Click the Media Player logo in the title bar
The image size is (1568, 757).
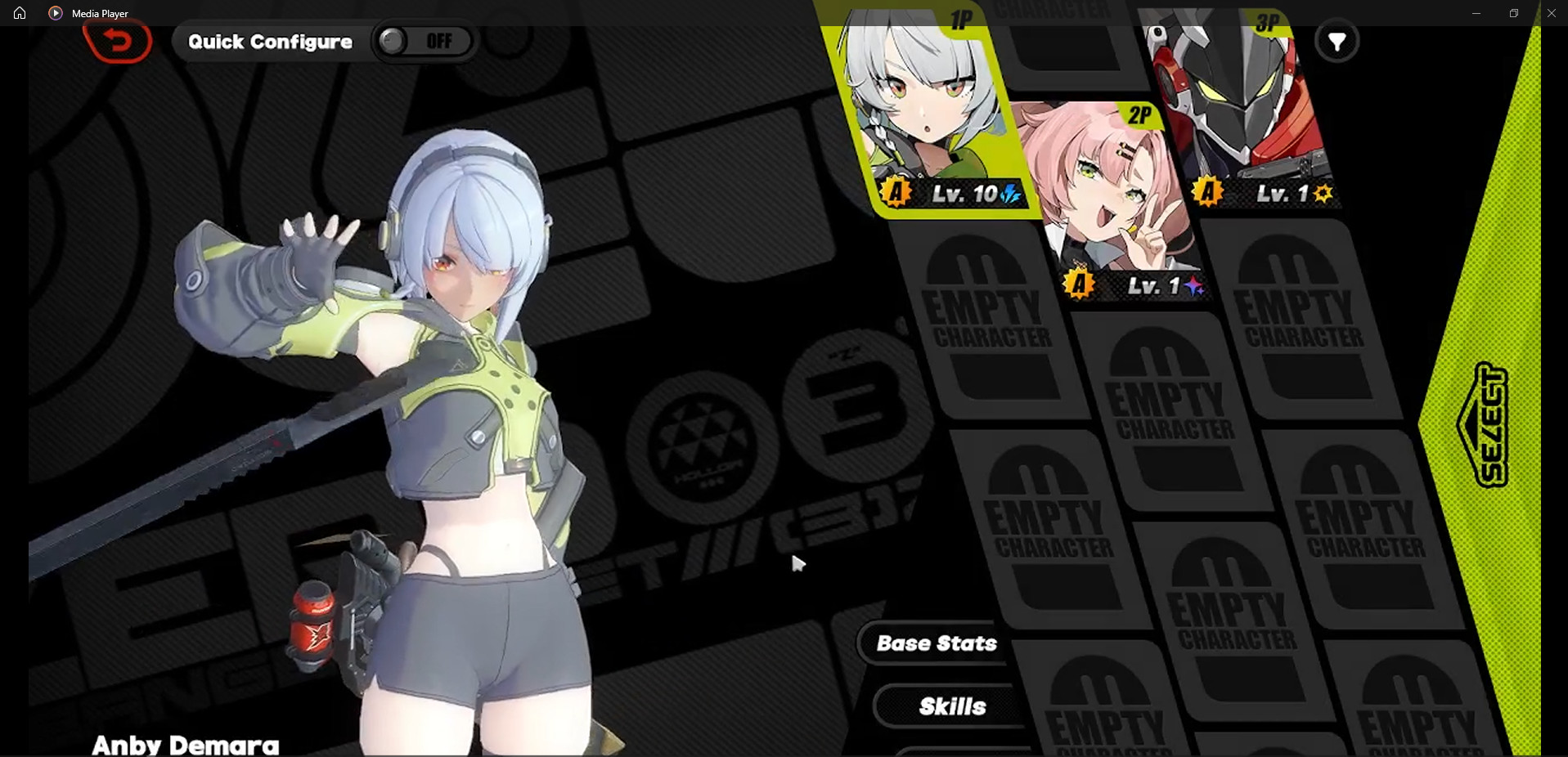[56, 13]
